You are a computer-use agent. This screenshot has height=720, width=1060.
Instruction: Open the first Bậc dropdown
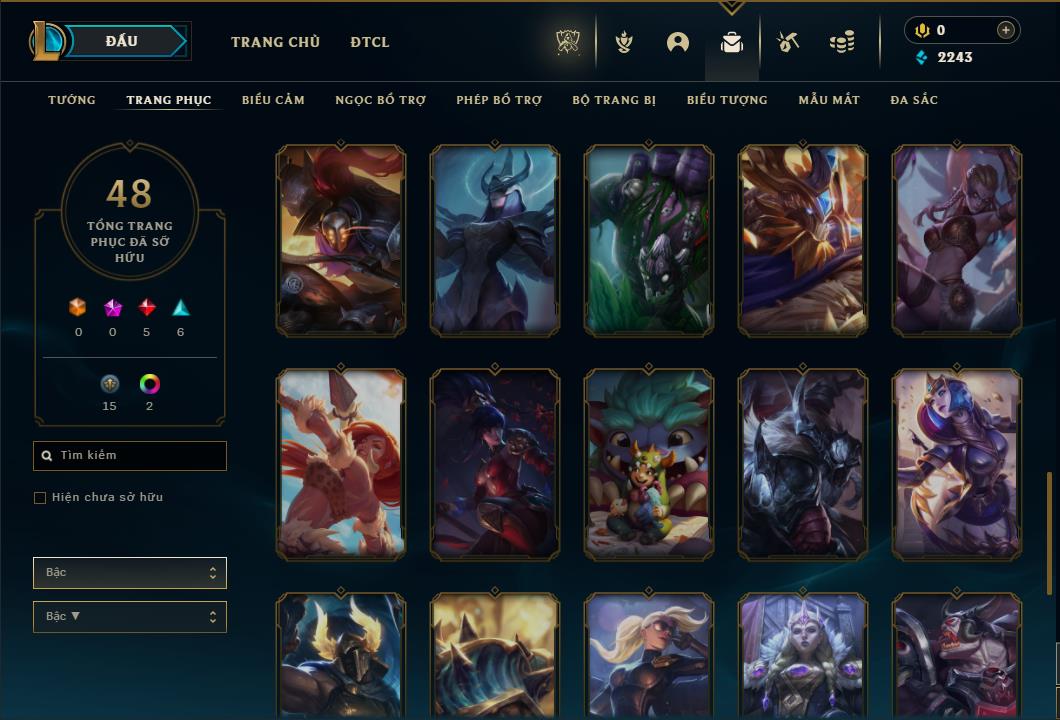(130, 573)
